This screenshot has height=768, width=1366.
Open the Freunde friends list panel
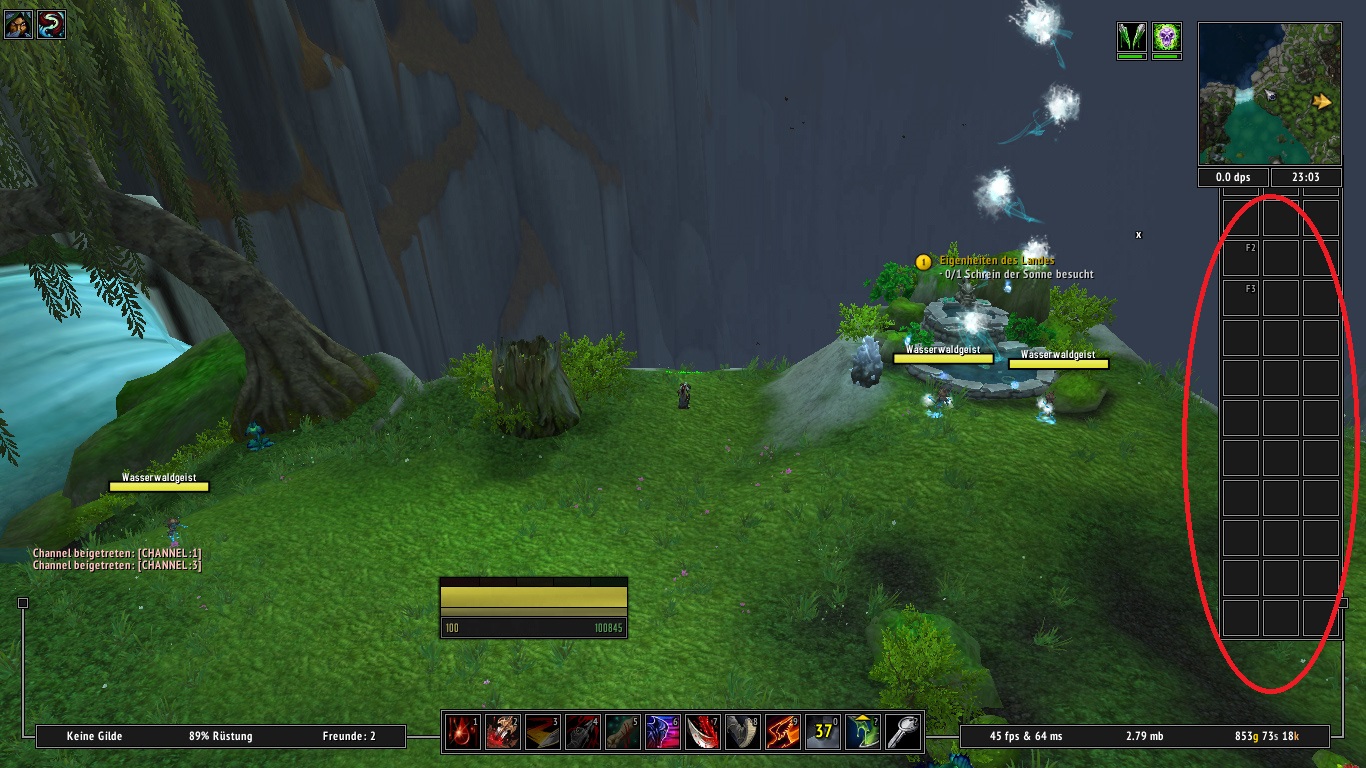click(349, 736)
